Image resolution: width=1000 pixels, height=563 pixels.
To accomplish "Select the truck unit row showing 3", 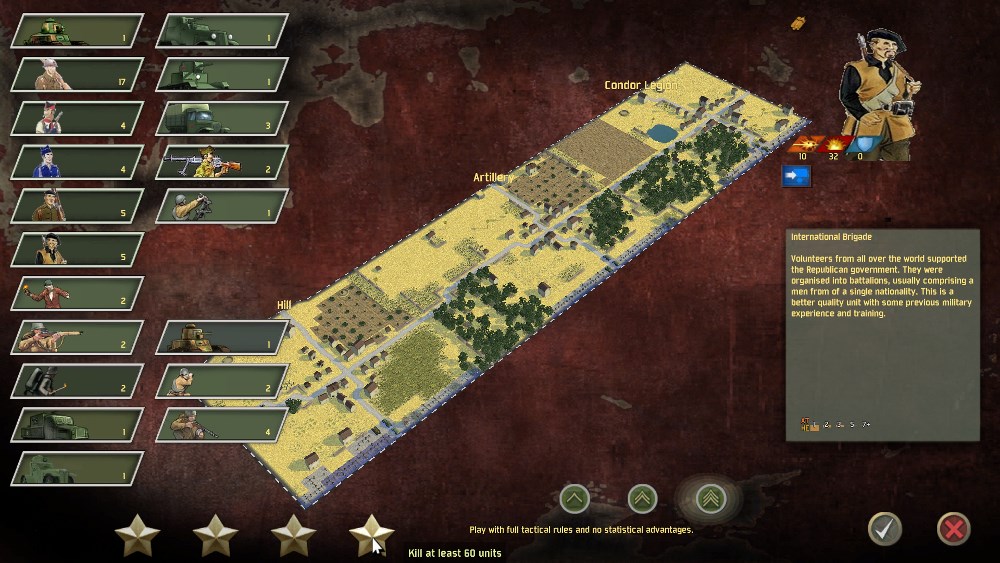I will coord(222,118).
